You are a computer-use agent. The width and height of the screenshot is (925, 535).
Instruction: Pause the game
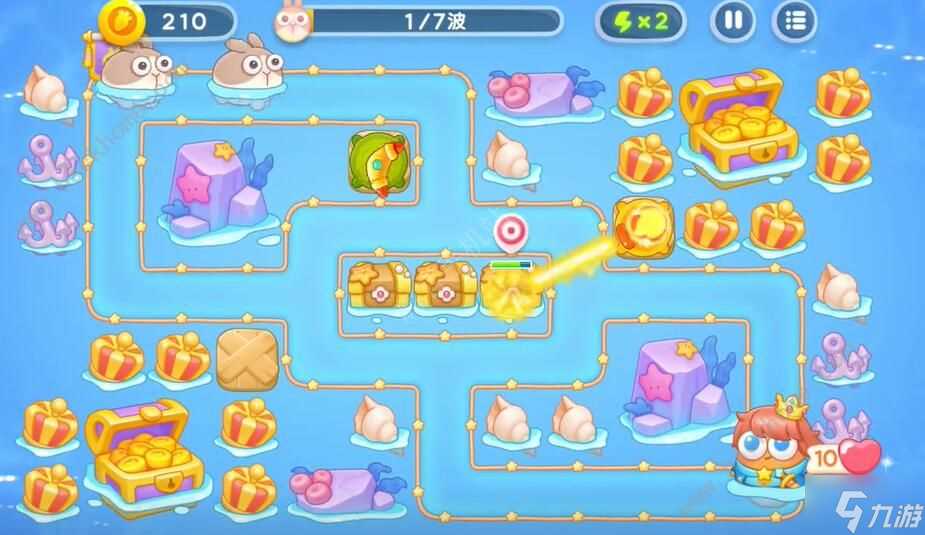pos(733,20)
